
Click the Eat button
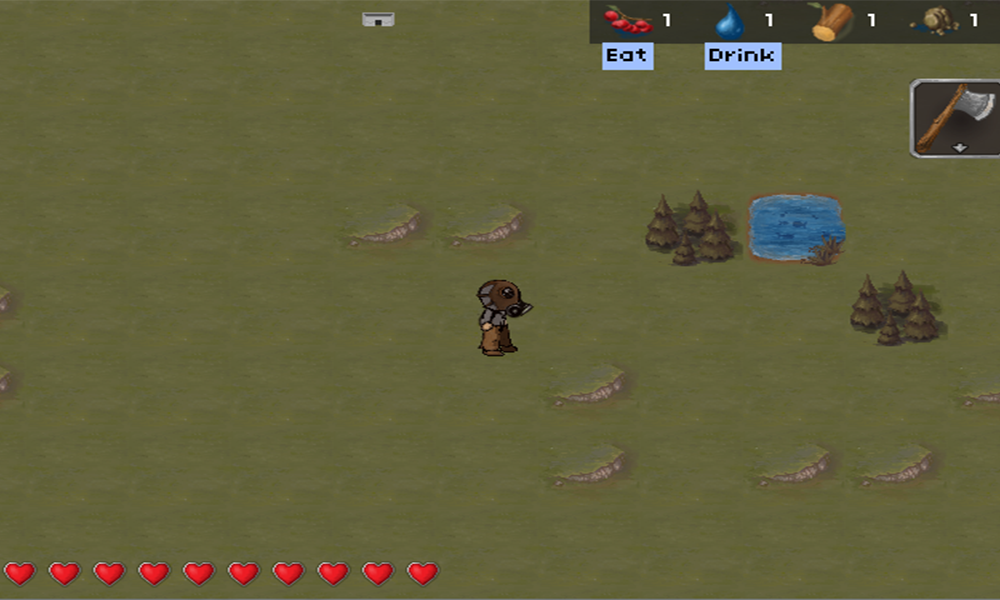point(627,56)
